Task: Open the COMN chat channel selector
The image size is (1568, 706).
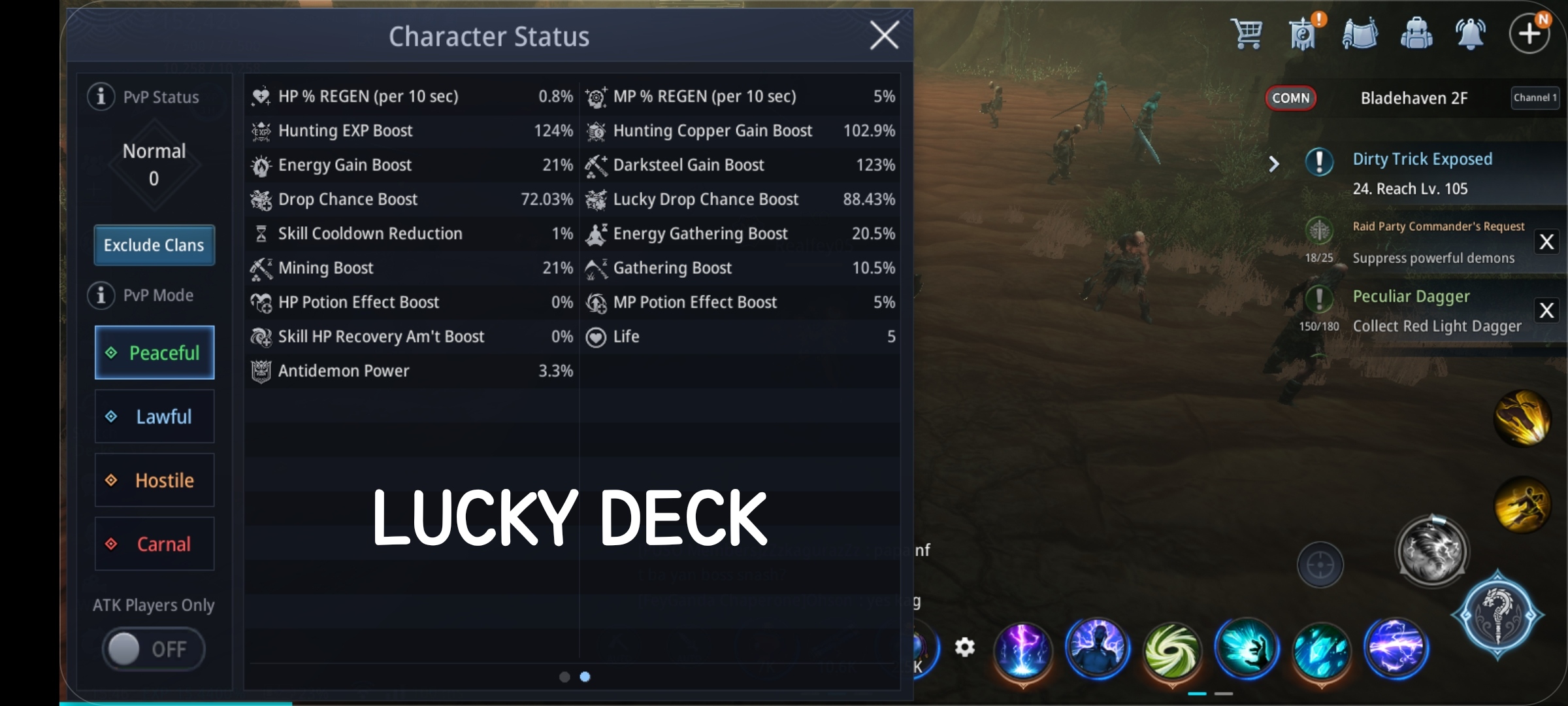Action: pos(1292,98)
